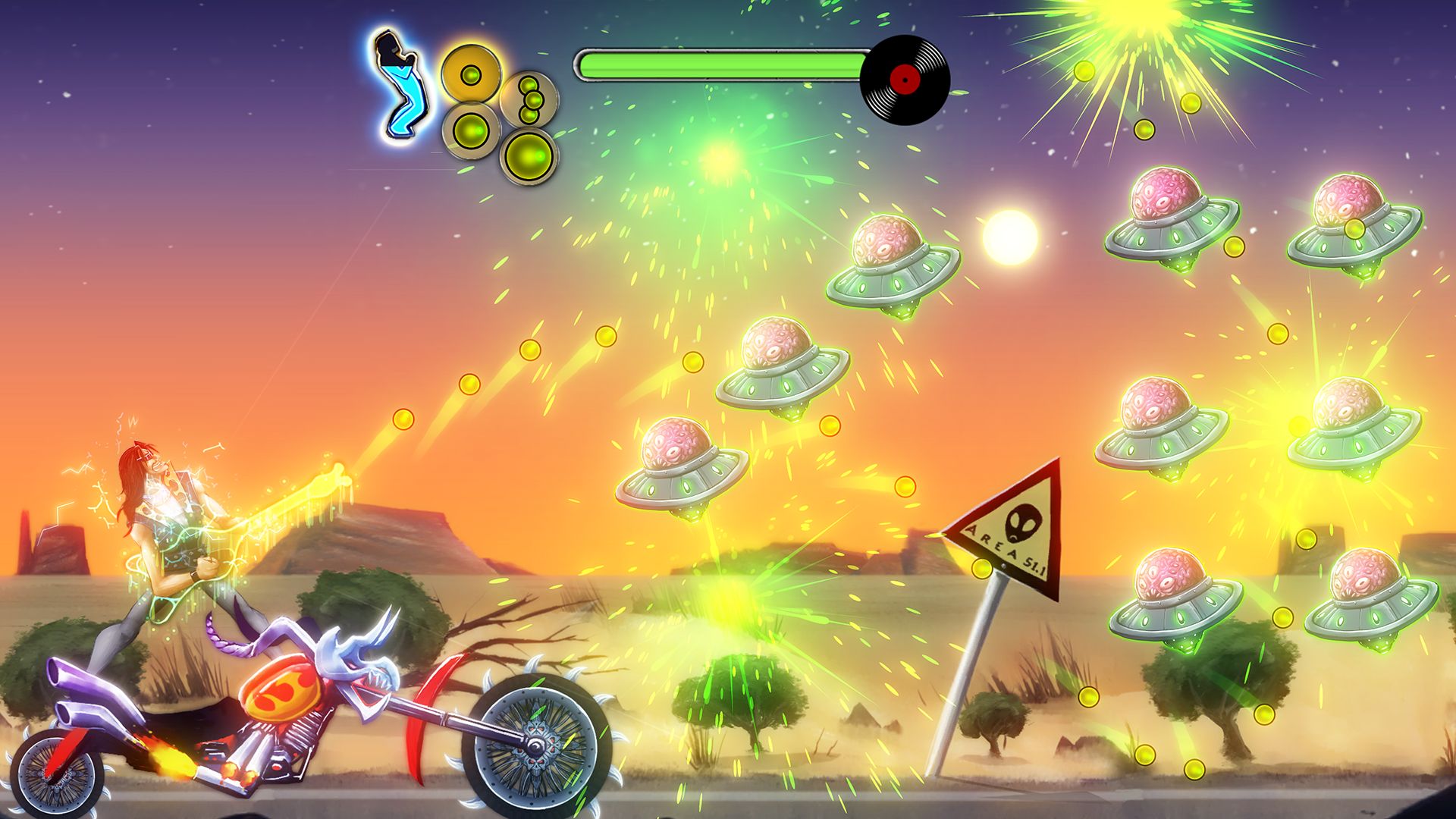Click the small stacked coin medal in the HUD cluster
This screenshot has width=1456, height=819.
(531, 99)
